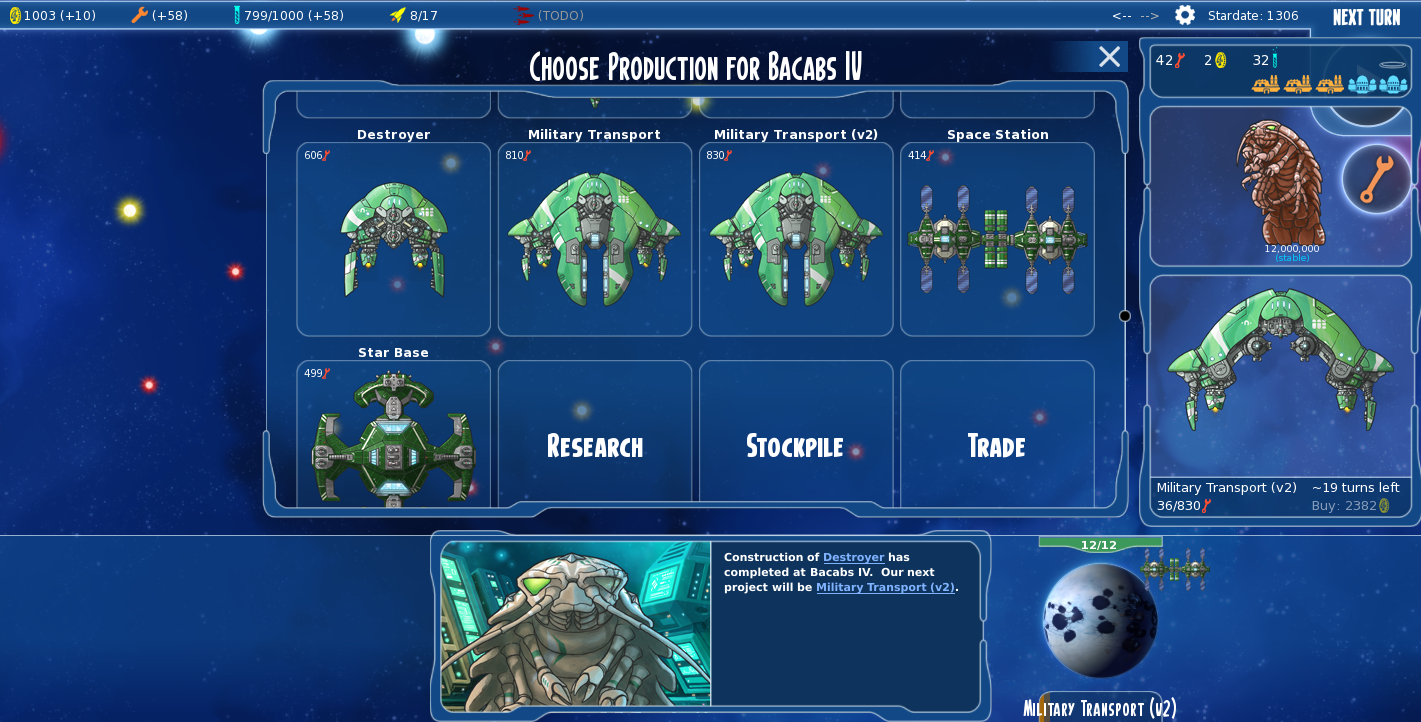Buy current production for 2382 credits
Viewport: 1421px width, 722px height.
pyautogui.click(x=1350, y=506)
